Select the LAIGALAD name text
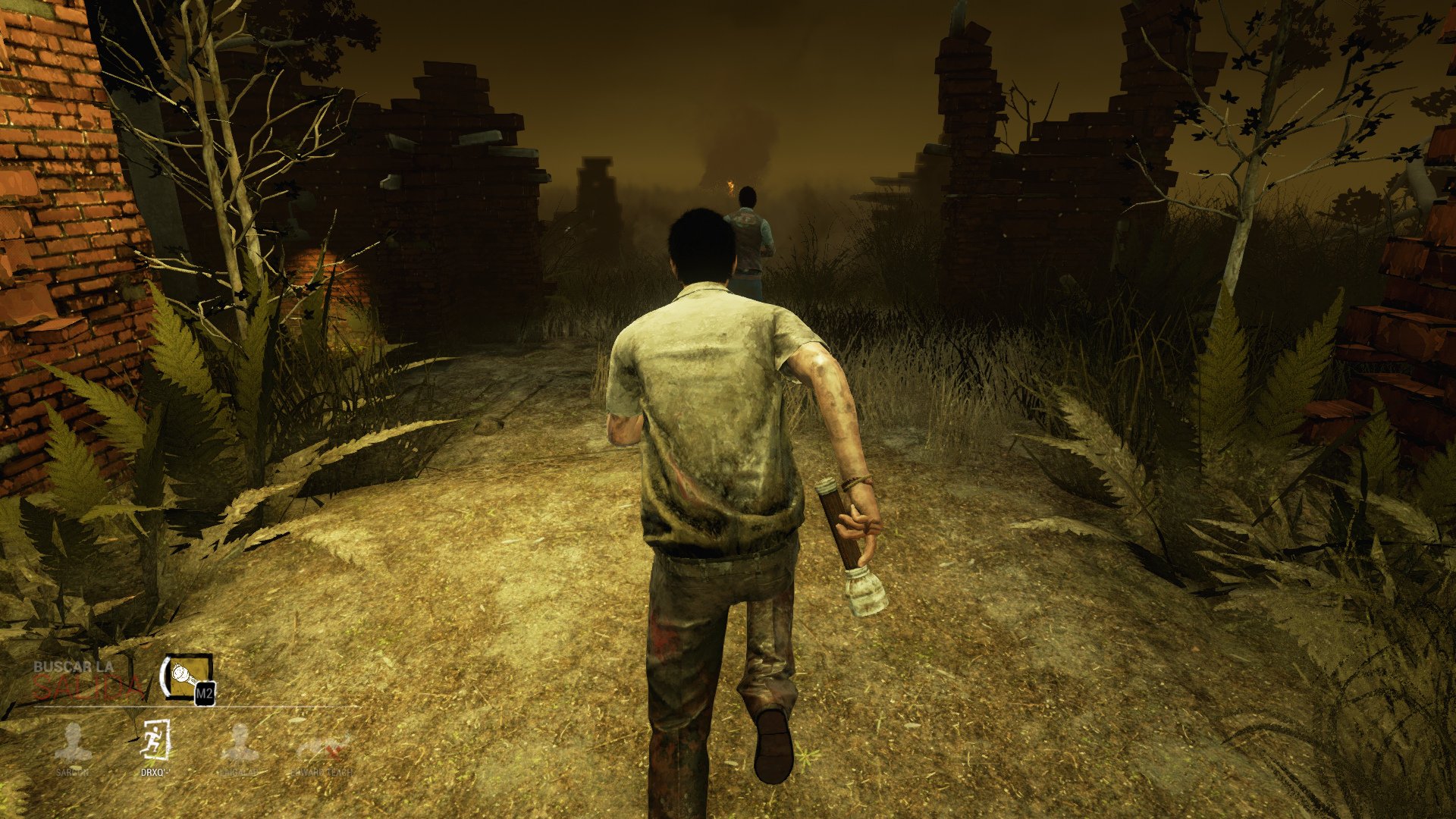 tap(238, 772)
